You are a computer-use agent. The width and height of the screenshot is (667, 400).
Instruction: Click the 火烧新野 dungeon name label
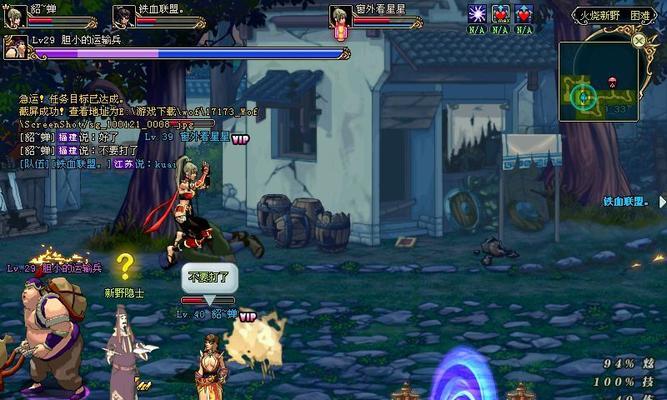(x=600, y=15)
